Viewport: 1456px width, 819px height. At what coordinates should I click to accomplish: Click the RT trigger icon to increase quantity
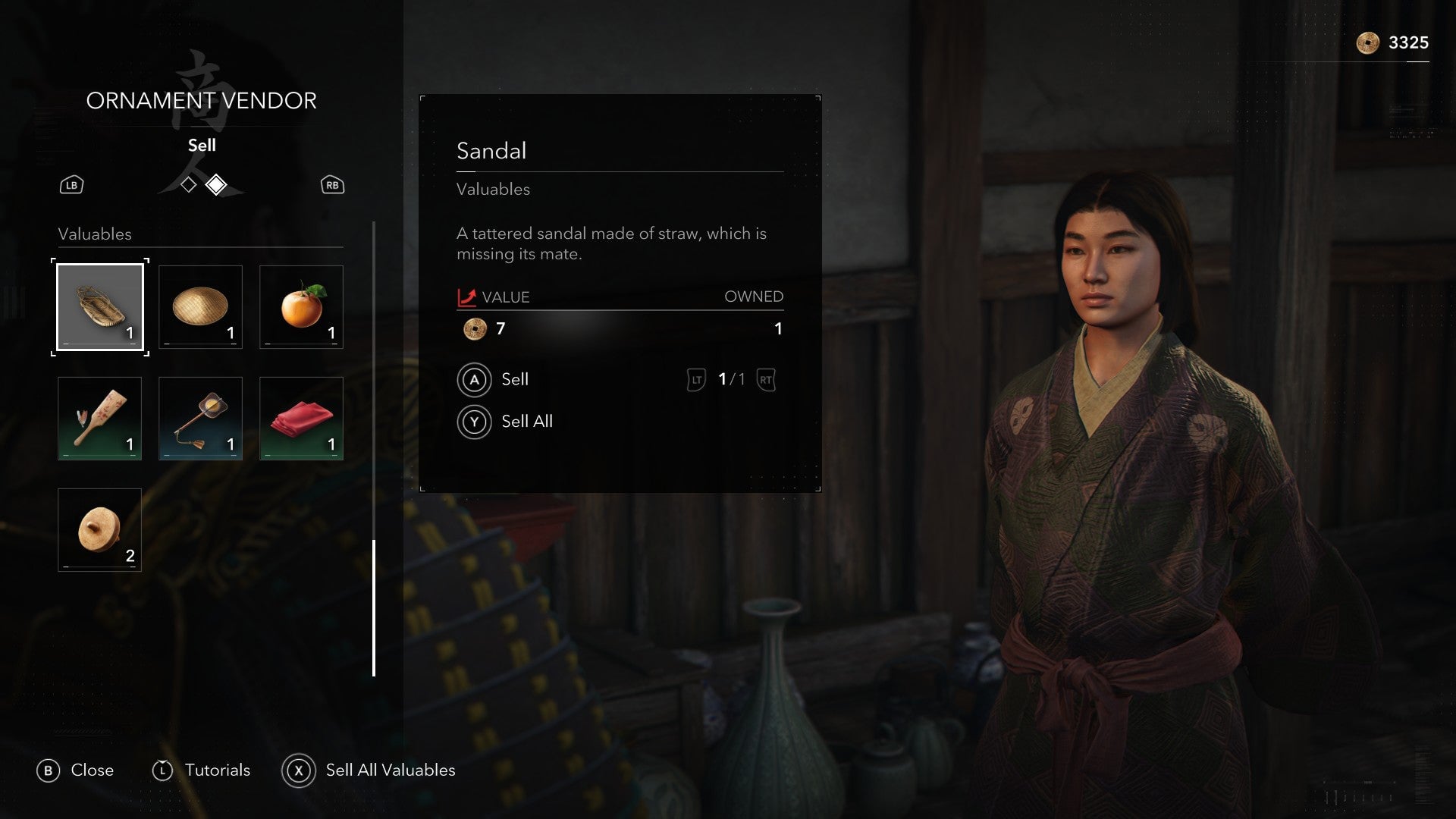(x=766, y=380)
